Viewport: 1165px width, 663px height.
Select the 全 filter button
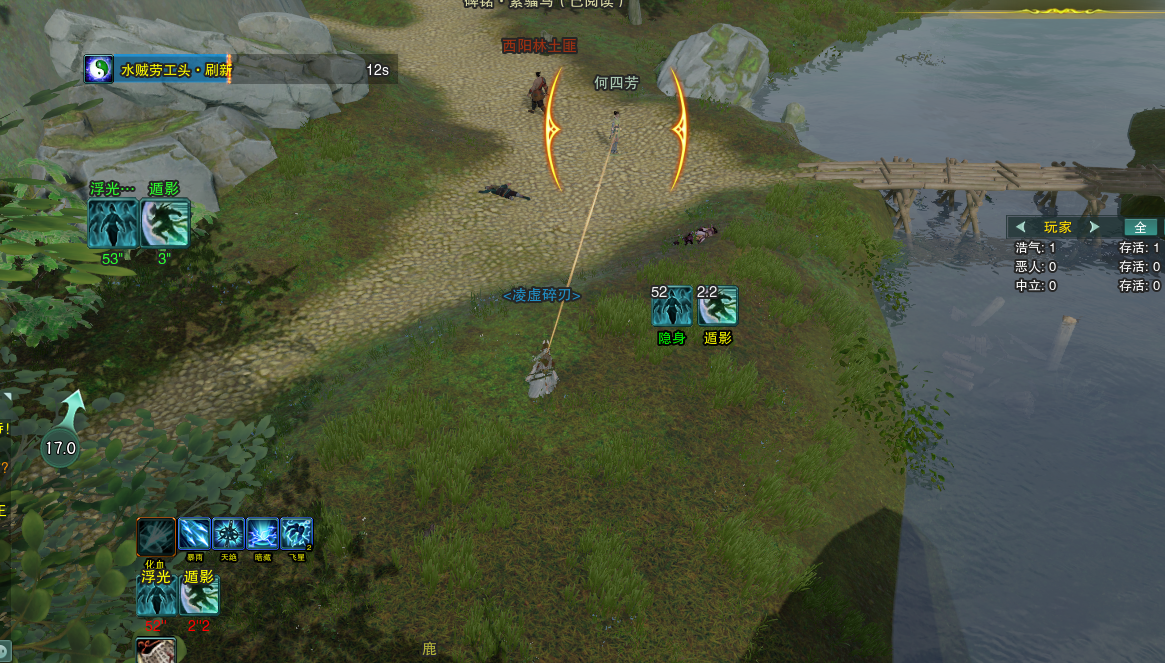coord(1140,227)
